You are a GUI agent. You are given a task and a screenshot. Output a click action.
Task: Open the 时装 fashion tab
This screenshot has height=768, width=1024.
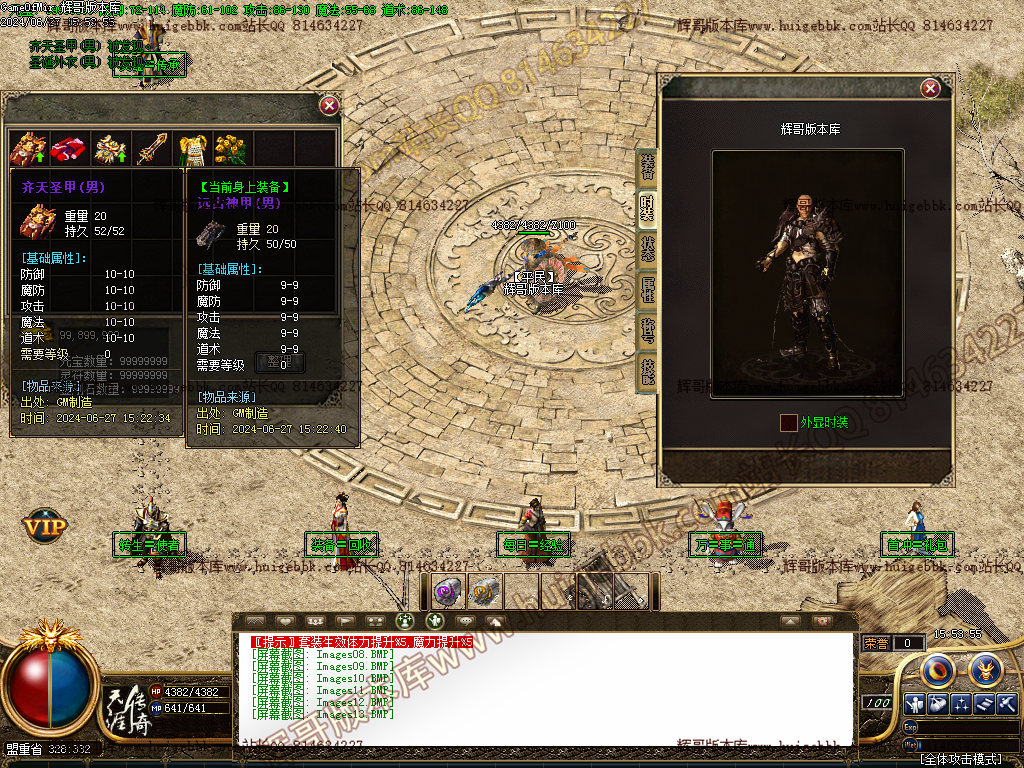[x=647, y=207]
